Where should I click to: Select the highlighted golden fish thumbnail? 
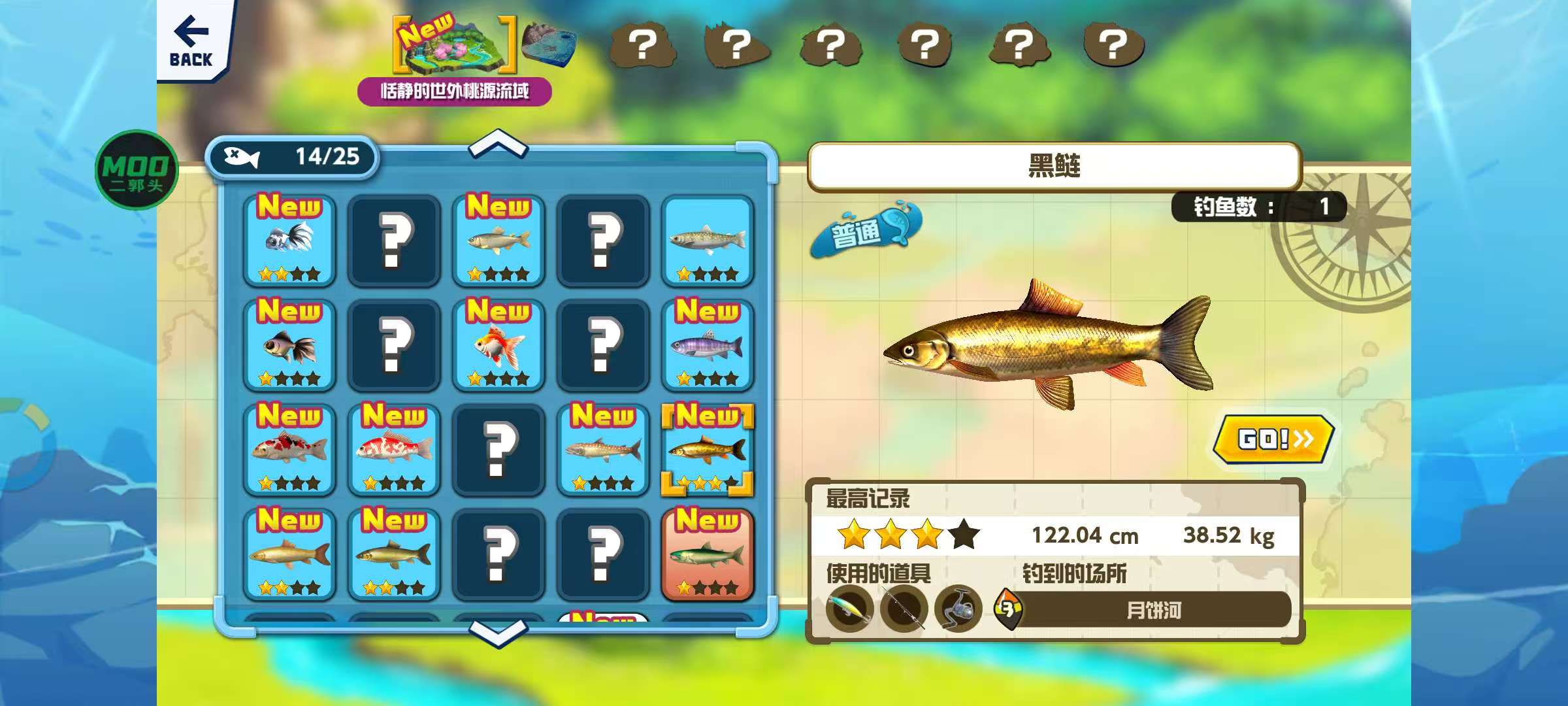pos(708,451)
